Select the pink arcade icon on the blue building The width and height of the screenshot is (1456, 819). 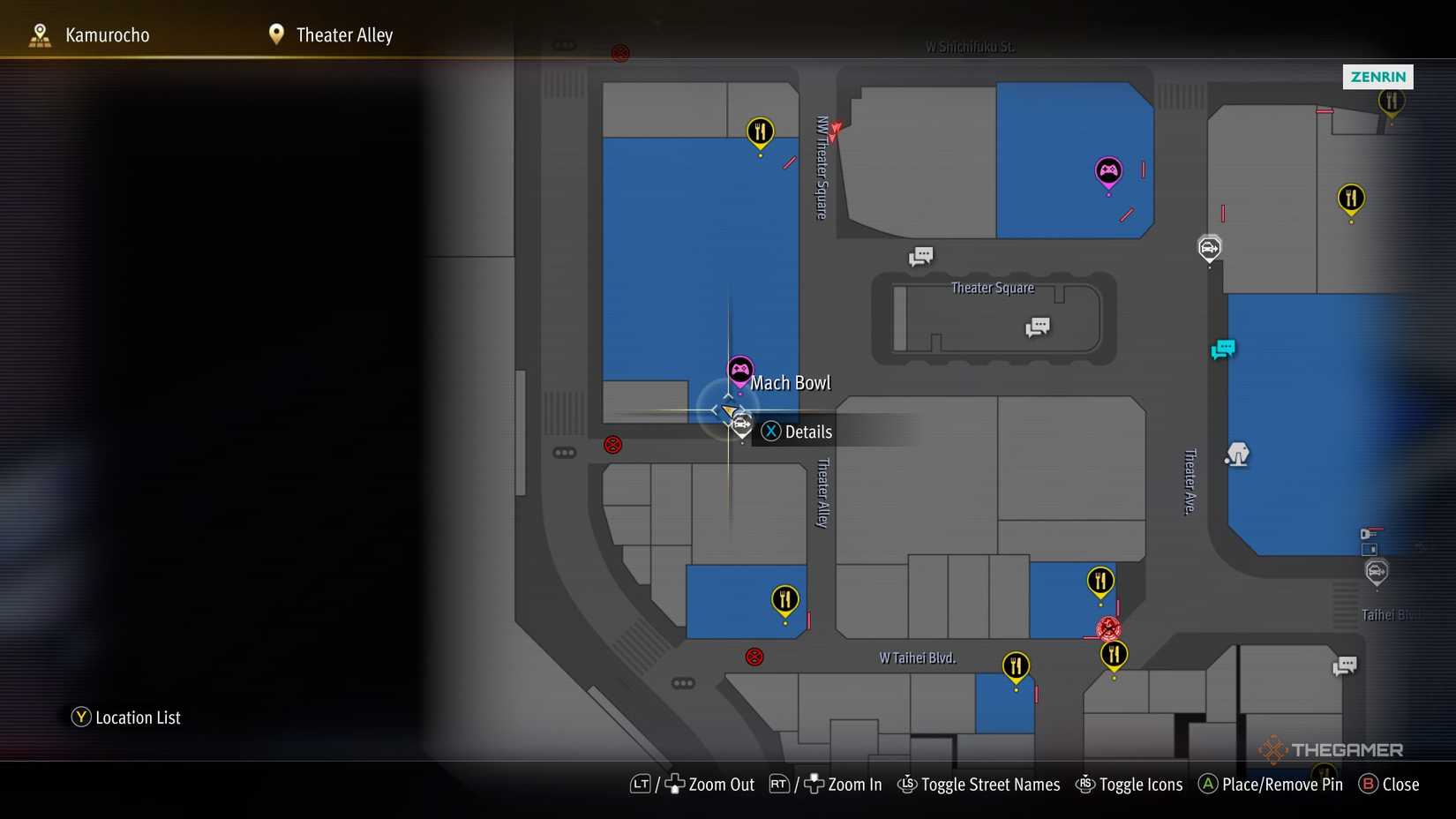coord(1107,169)
